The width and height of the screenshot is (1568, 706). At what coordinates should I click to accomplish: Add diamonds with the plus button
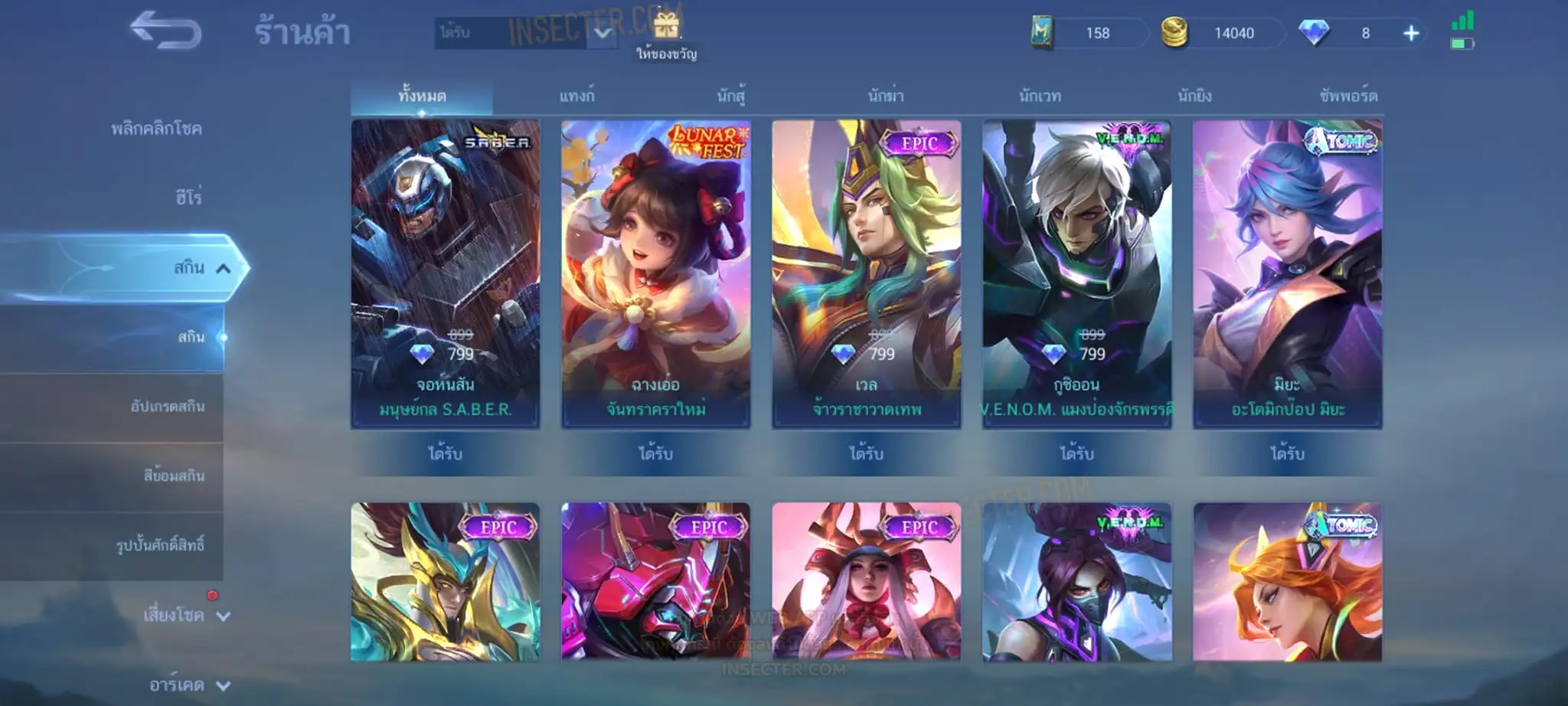pyautogui.click(x=1411, y=33)
